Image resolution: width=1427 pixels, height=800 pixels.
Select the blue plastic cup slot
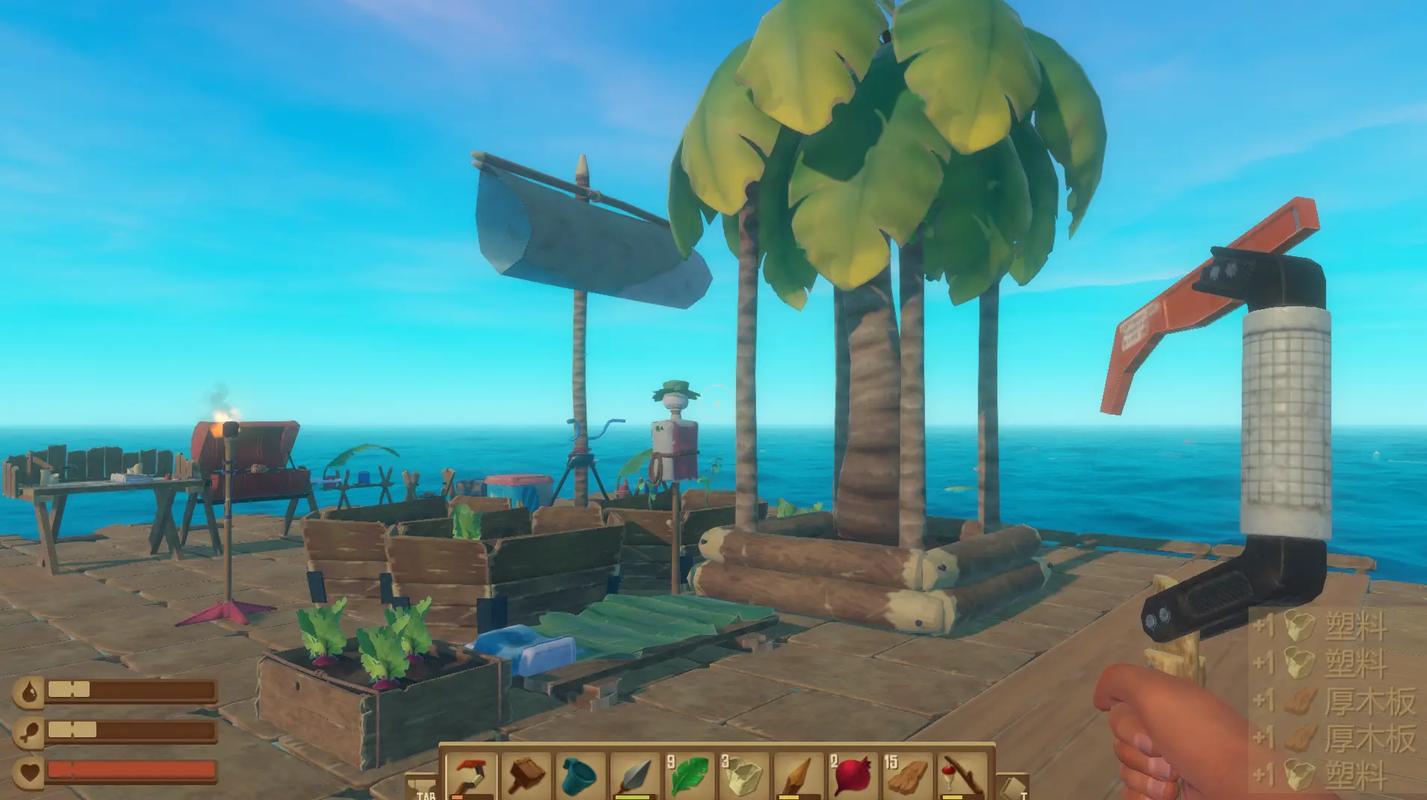(578, 775)
